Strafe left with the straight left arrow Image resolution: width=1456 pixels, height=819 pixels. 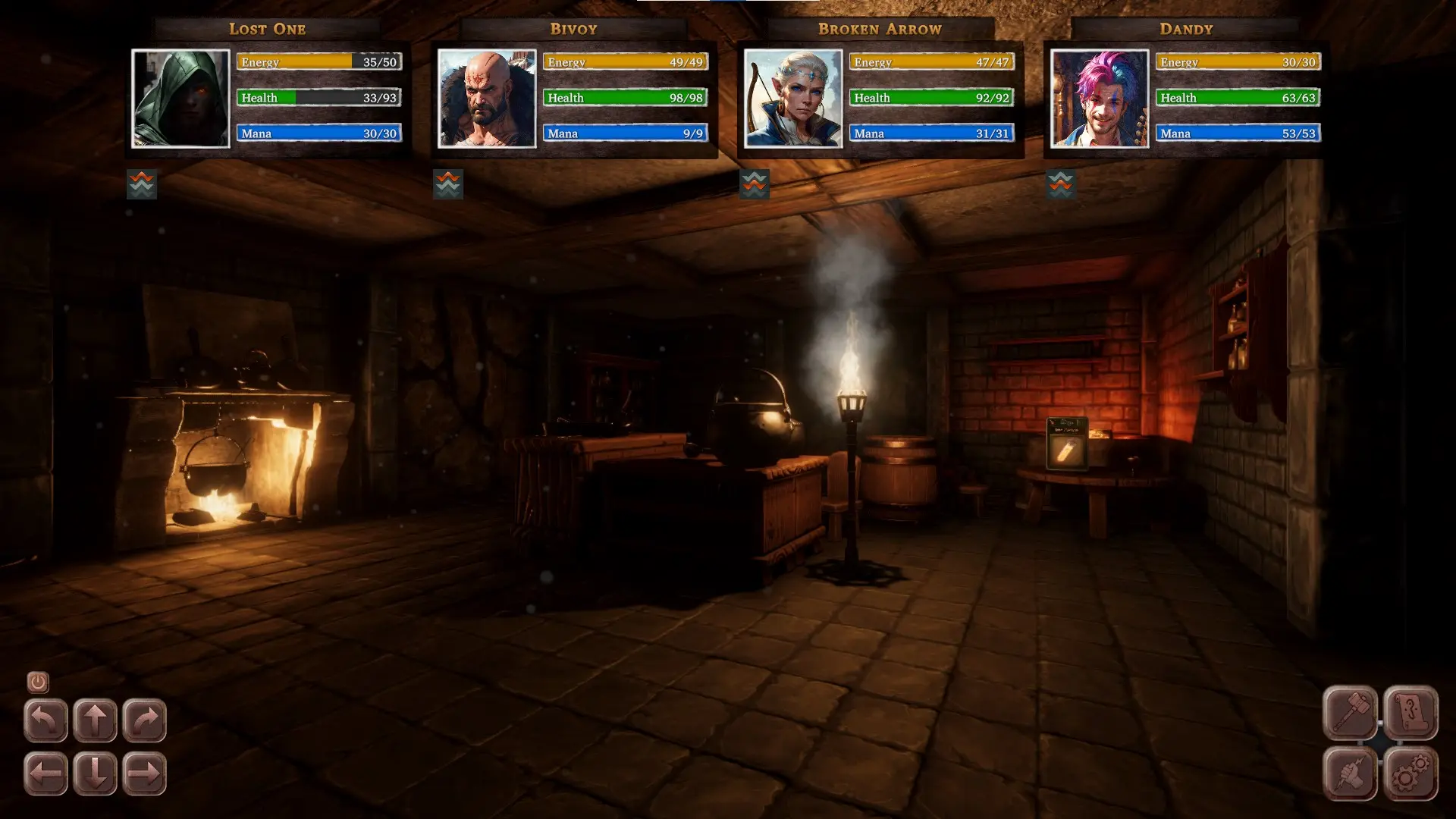[45, 773]
